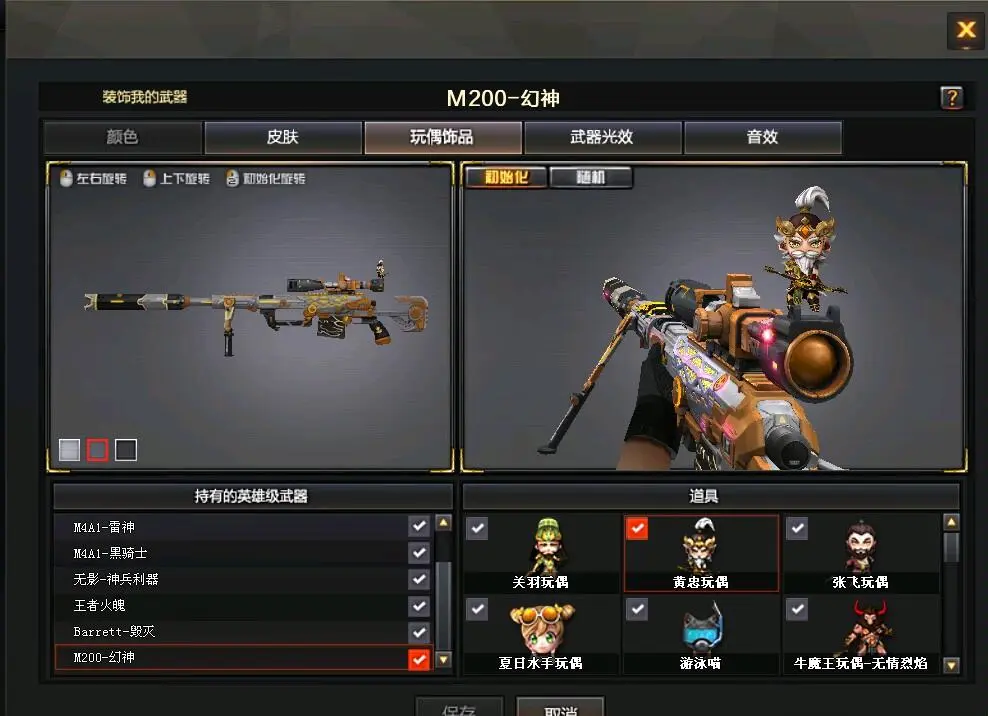Open the 武器光效 tab
The height and width of the screenshot is (716, 988).
coord(602,138)
